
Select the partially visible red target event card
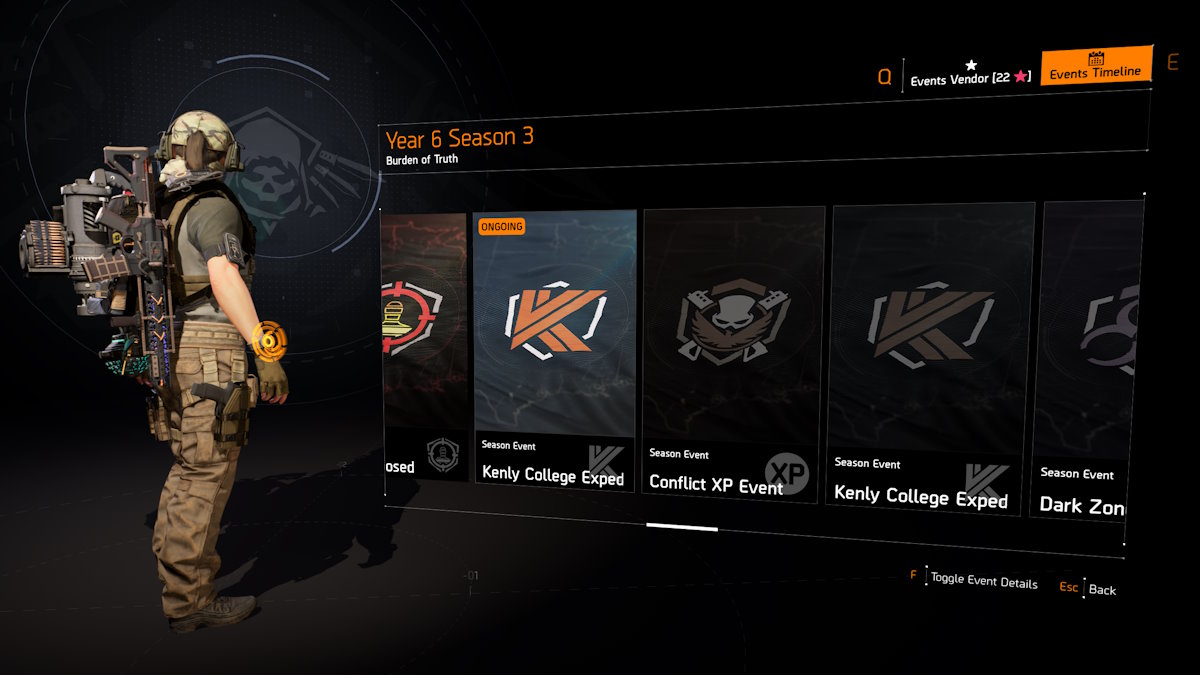[x=424, y=345]
